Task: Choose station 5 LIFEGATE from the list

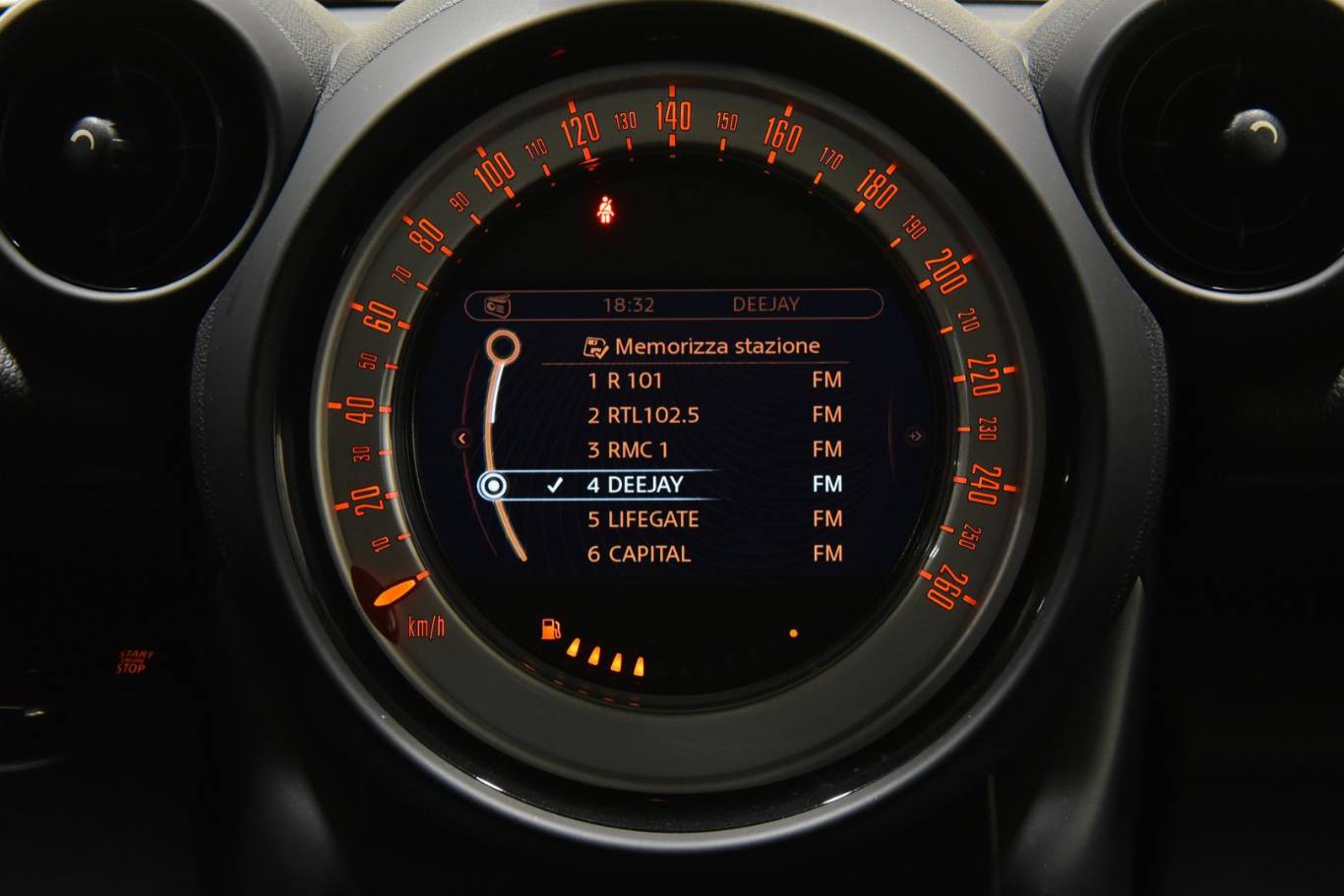Action: pyautogui.click(x=642, y=518)
